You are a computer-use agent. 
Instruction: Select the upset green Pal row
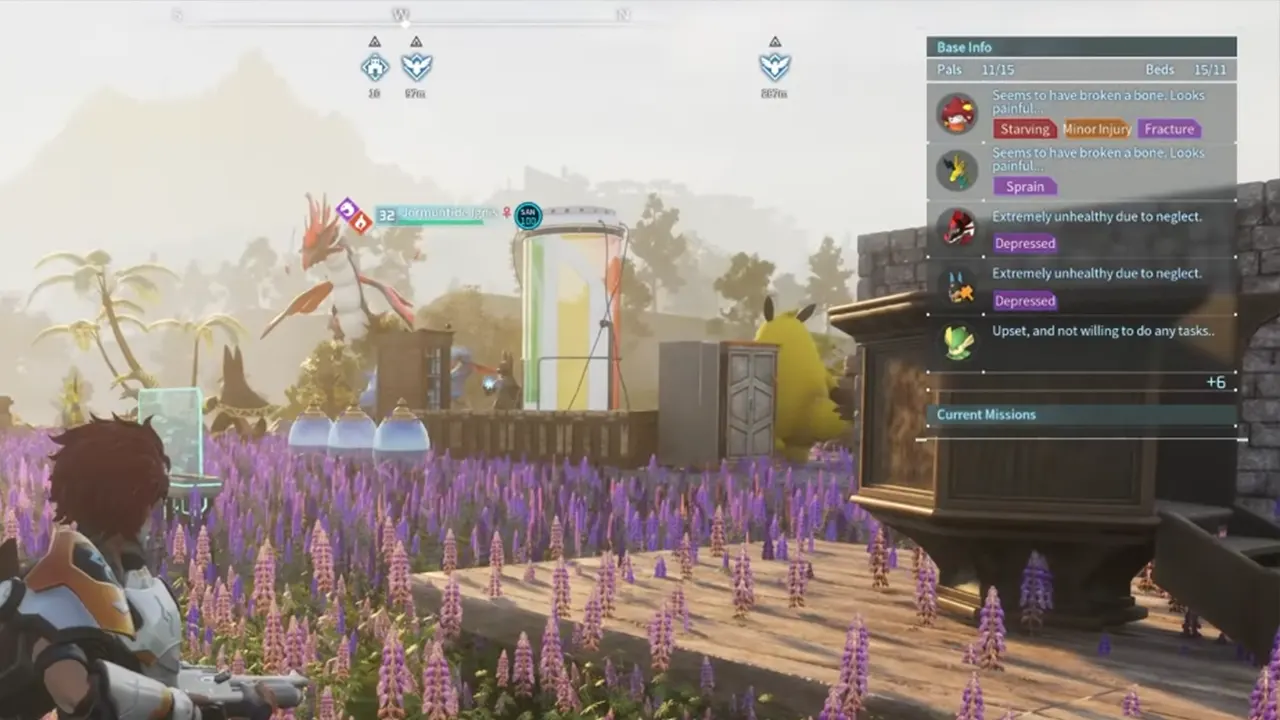coord(1081,342)
